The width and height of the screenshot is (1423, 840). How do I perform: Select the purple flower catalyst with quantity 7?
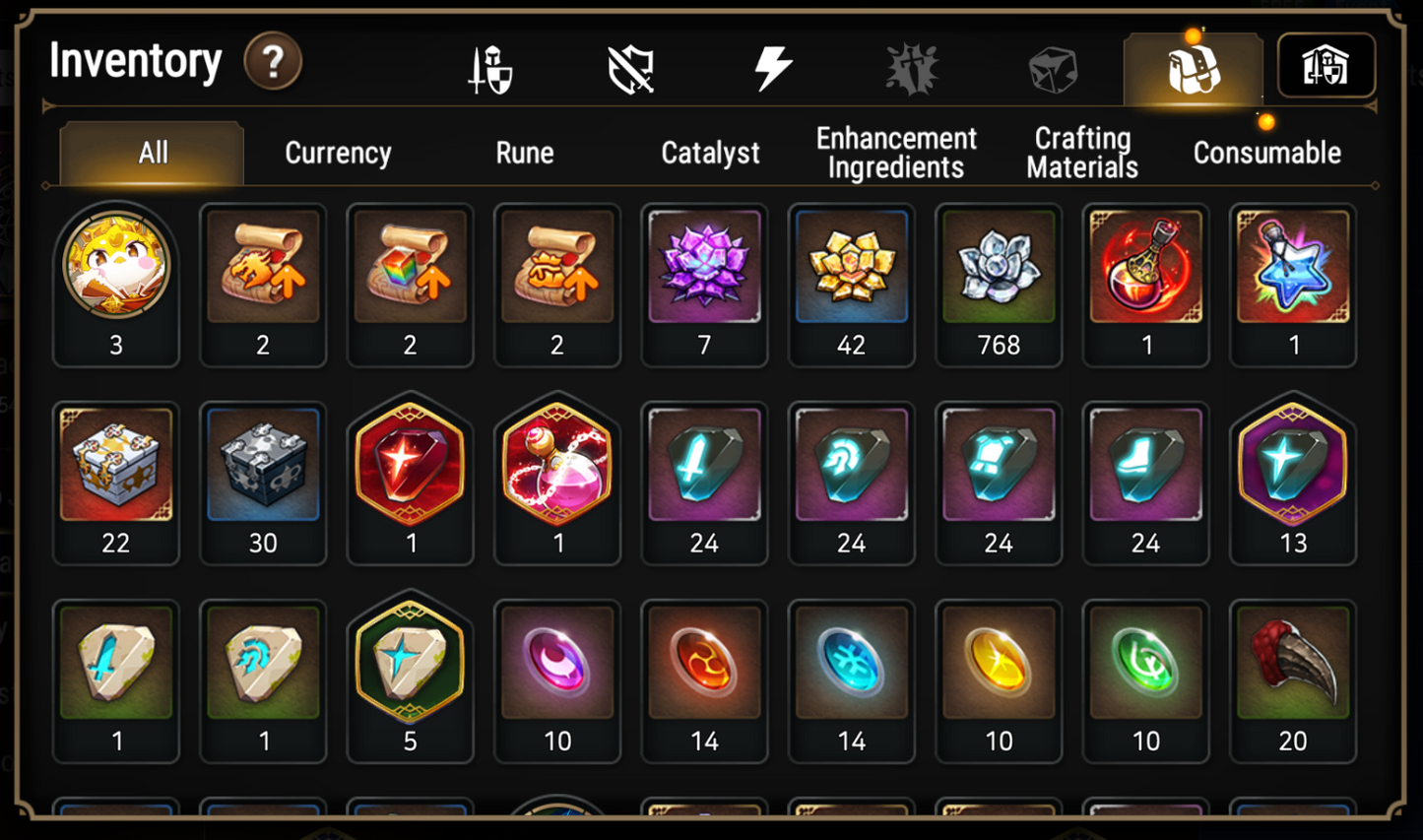point(705,268)
